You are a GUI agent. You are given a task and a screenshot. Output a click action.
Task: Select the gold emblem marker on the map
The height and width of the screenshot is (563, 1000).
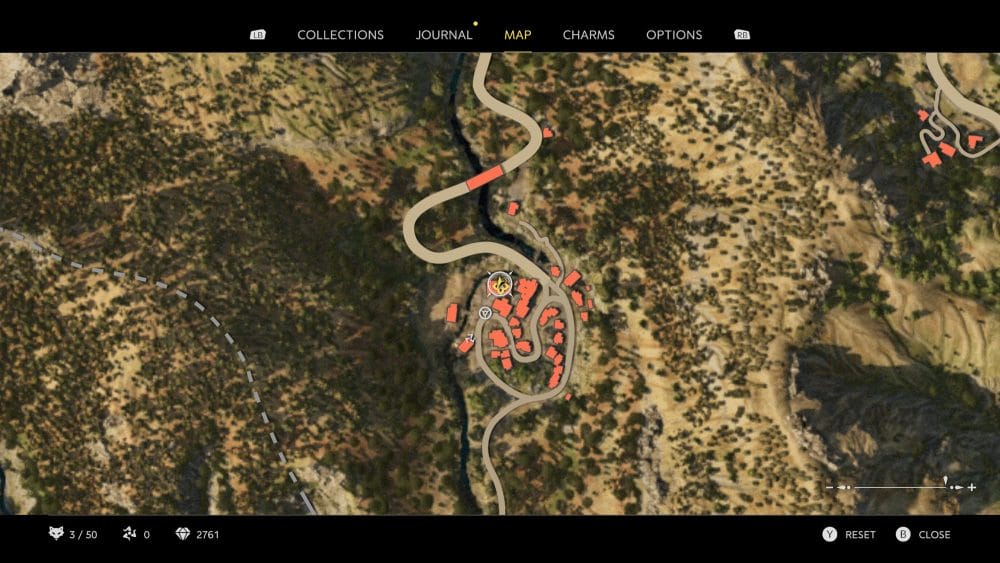[499, 284]
